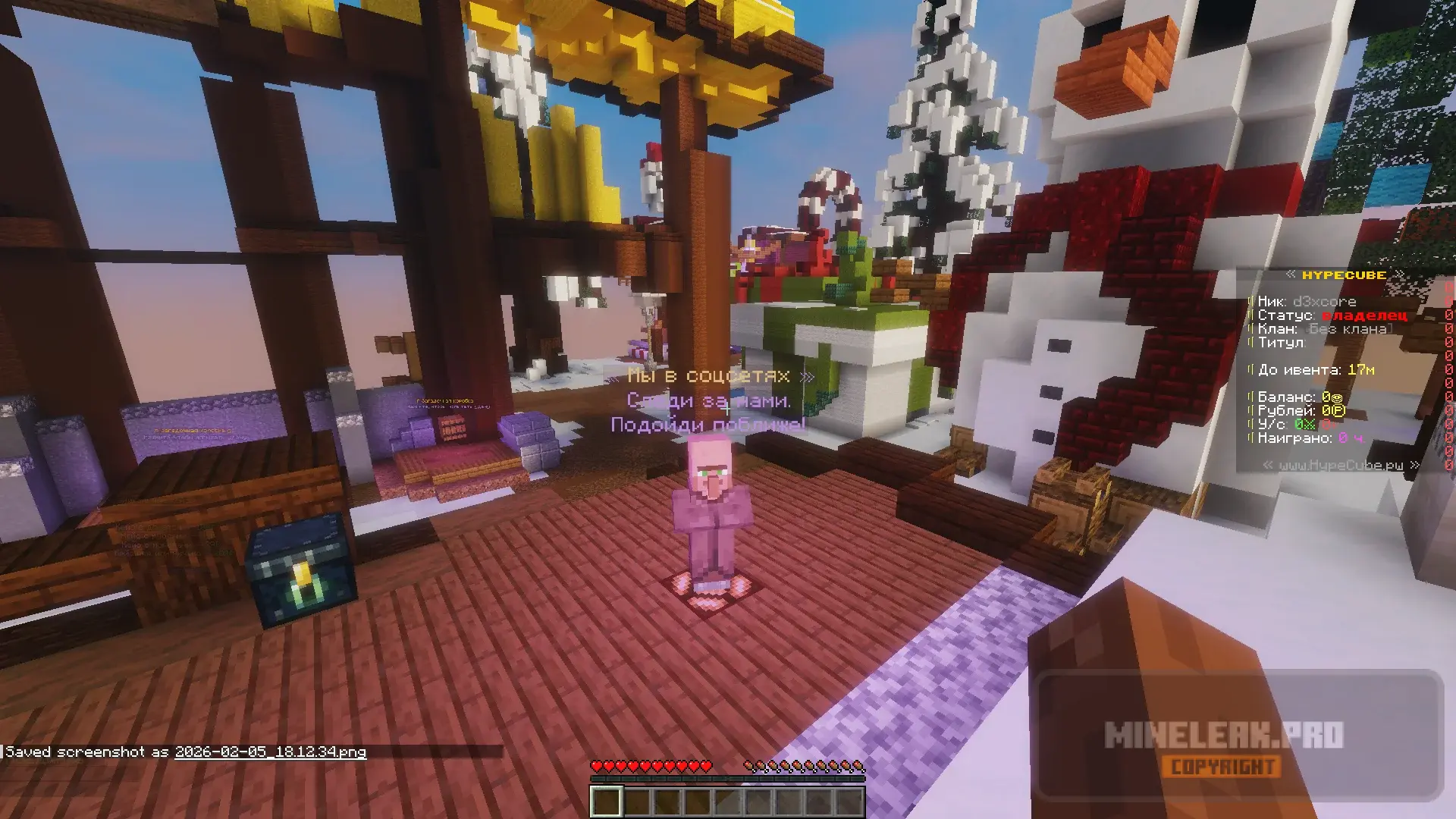Open the saved screenshot filename link
This screenshot has height=819, width=1456.
[x=270, y=752]
